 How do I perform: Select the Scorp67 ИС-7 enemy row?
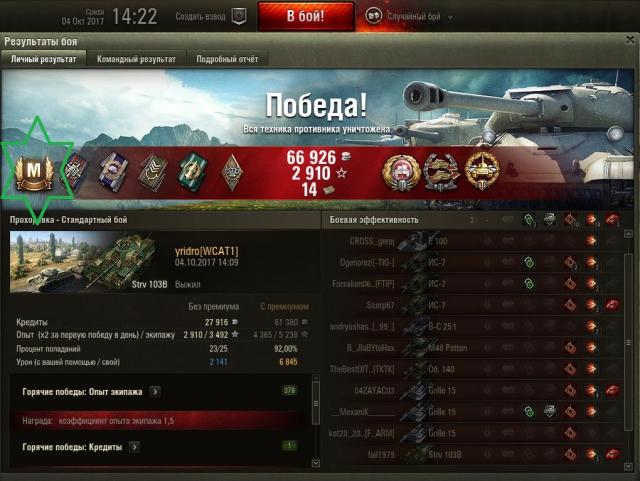470,305
